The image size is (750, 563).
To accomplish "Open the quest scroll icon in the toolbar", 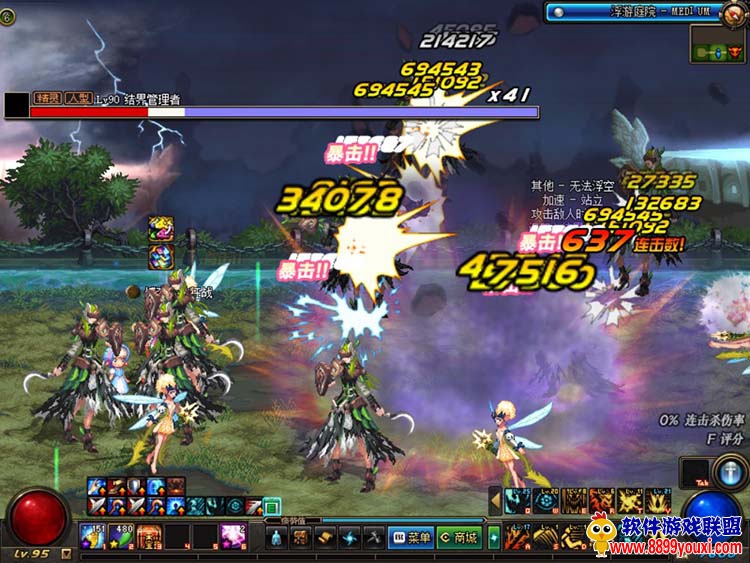I will [x=325, y=538].
